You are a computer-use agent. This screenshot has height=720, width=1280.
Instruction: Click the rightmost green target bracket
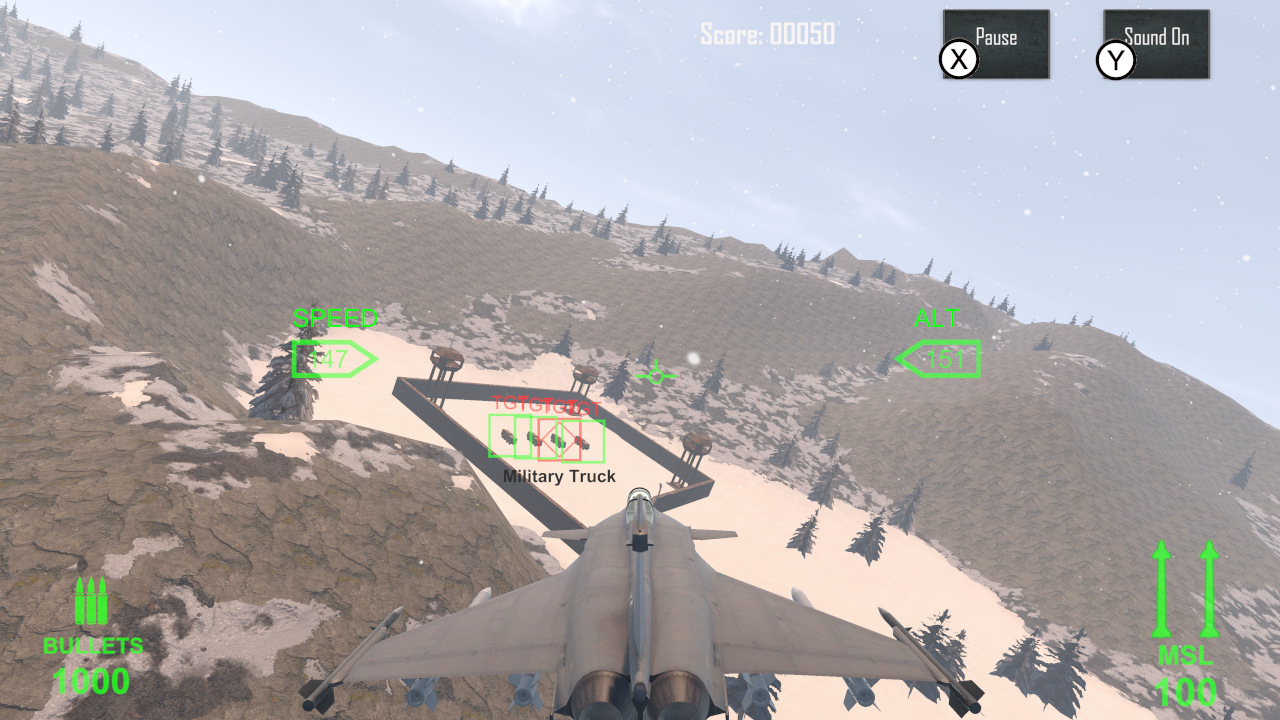click(583, 441)
